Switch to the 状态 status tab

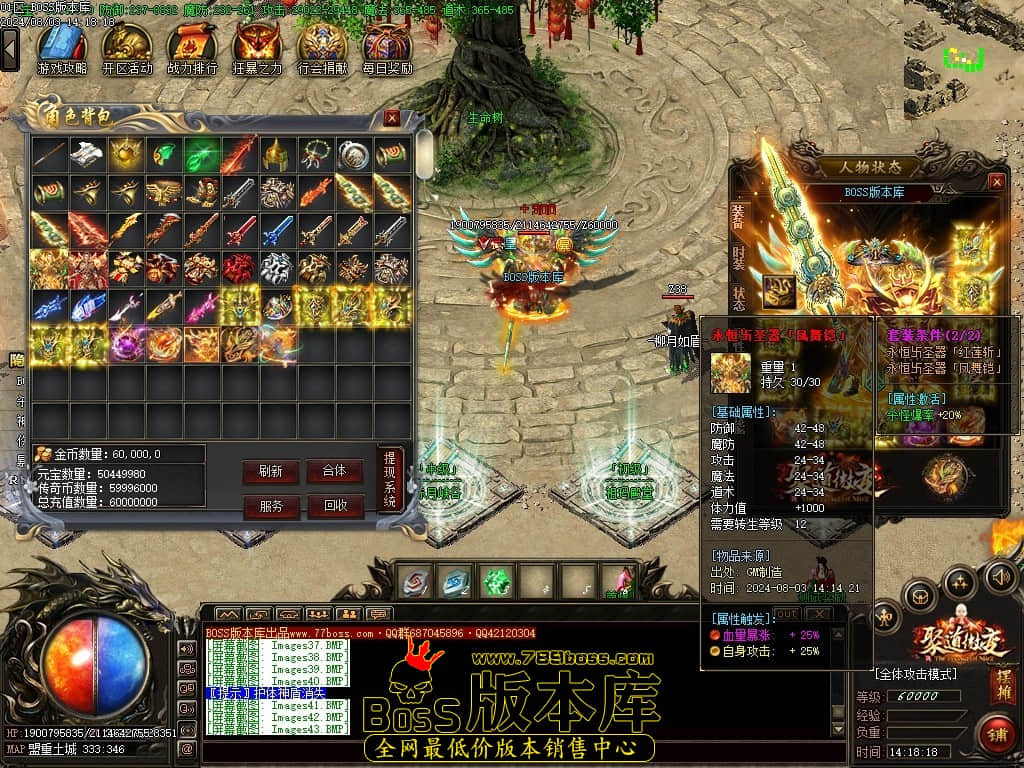[x=738, y=297]
